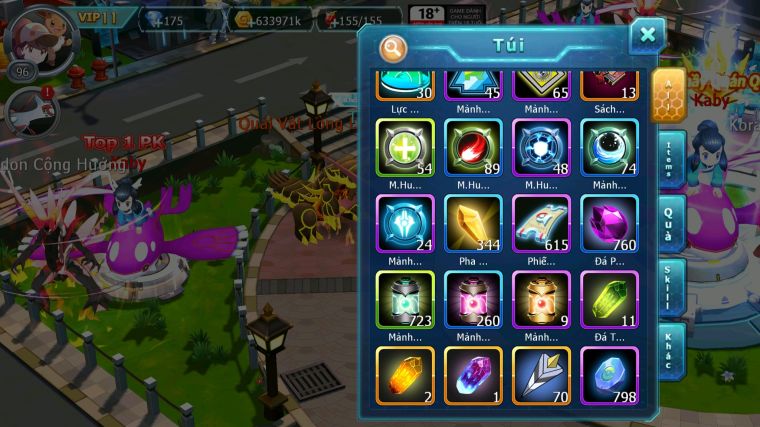The image size is (760, 427).
Task: Select the silver arrowhead item with 70
Action: tap(541, 375)
